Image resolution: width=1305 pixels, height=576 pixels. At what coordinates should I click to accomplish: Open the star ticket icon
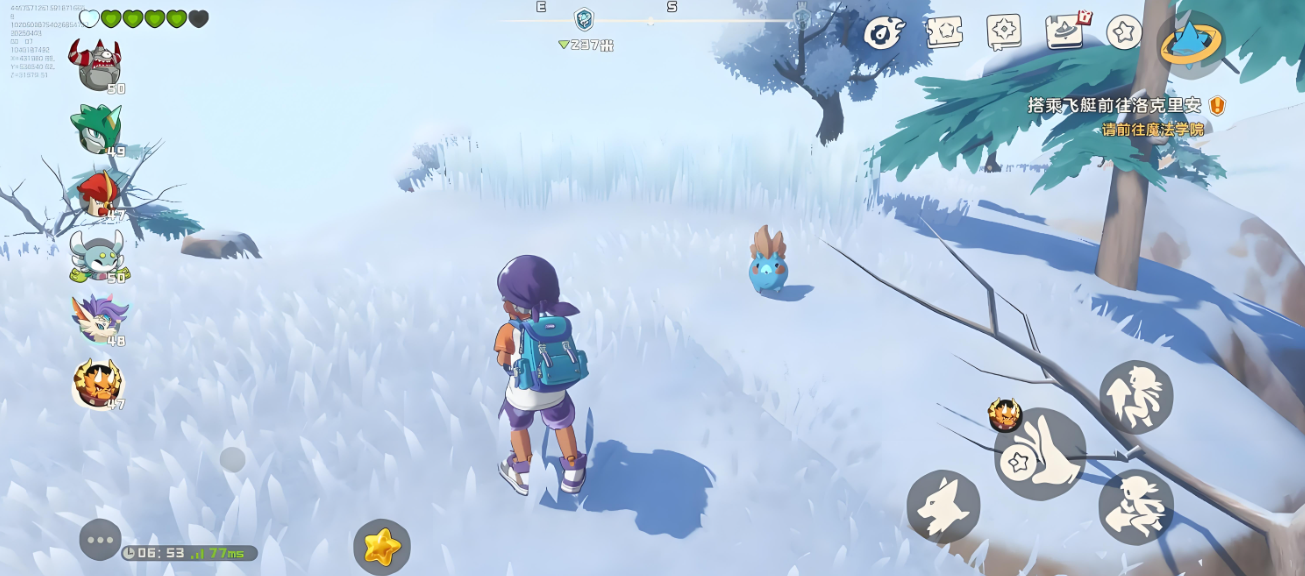click(944, 32)
